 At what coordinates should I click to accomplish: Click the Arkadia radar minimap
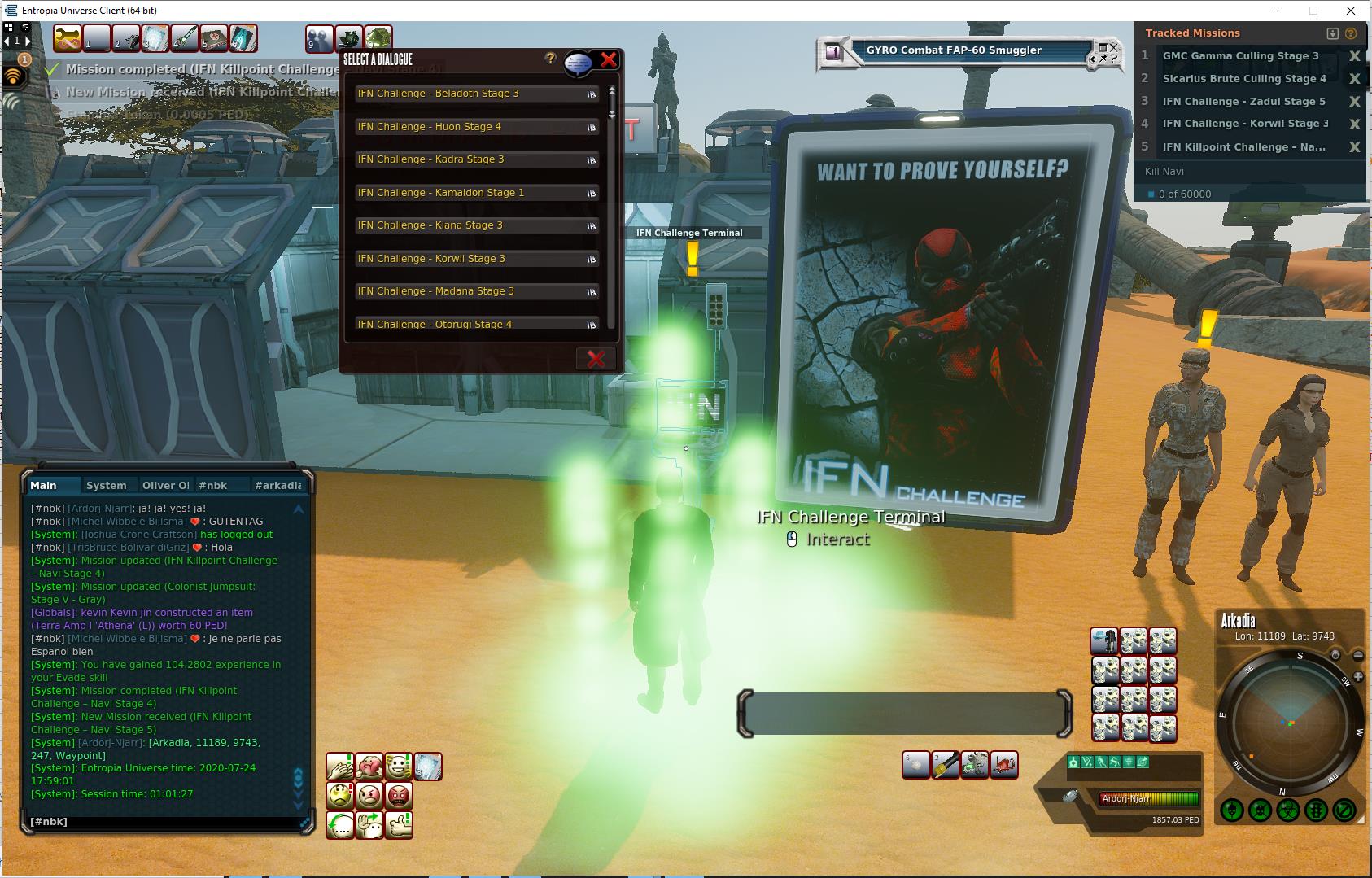click(x=1291, y=721)
